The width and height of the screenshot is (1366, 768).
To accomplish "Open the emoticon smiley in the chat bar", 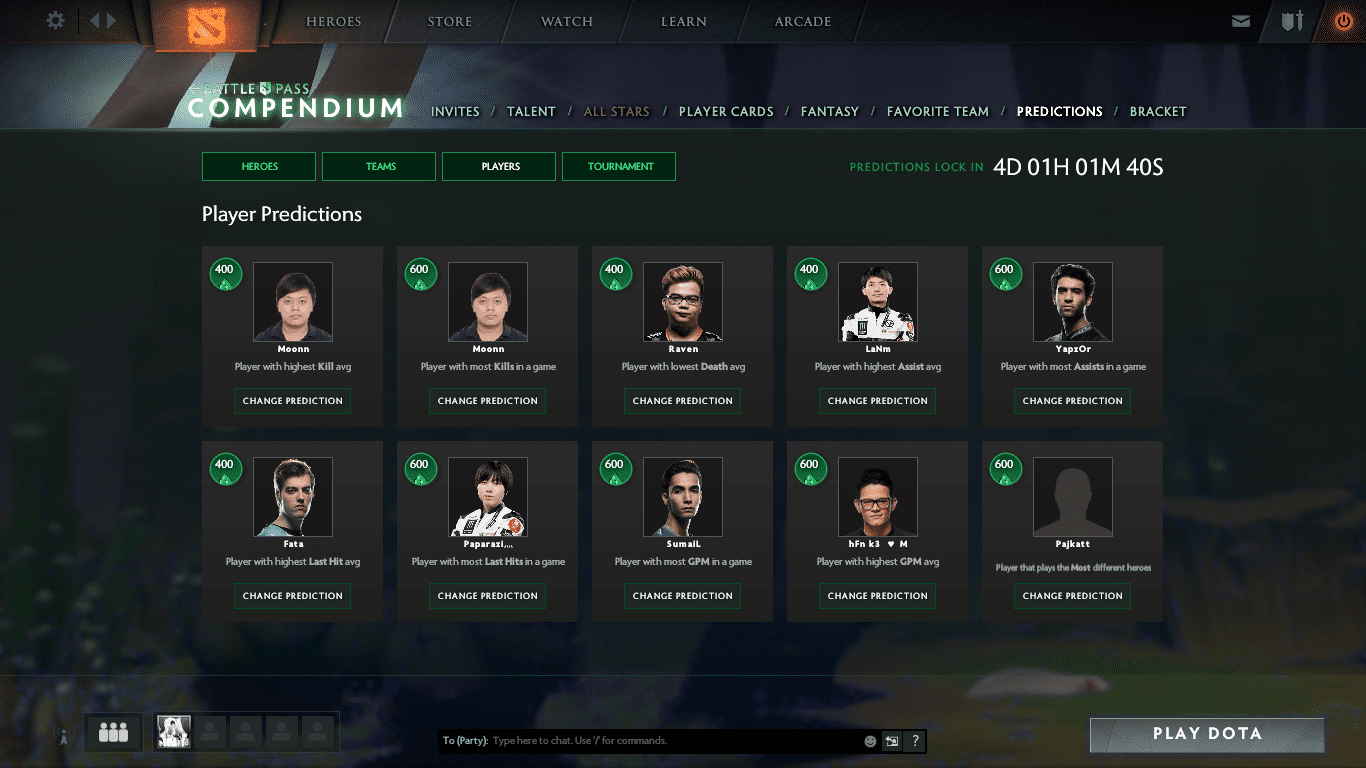I will [868, 741].
